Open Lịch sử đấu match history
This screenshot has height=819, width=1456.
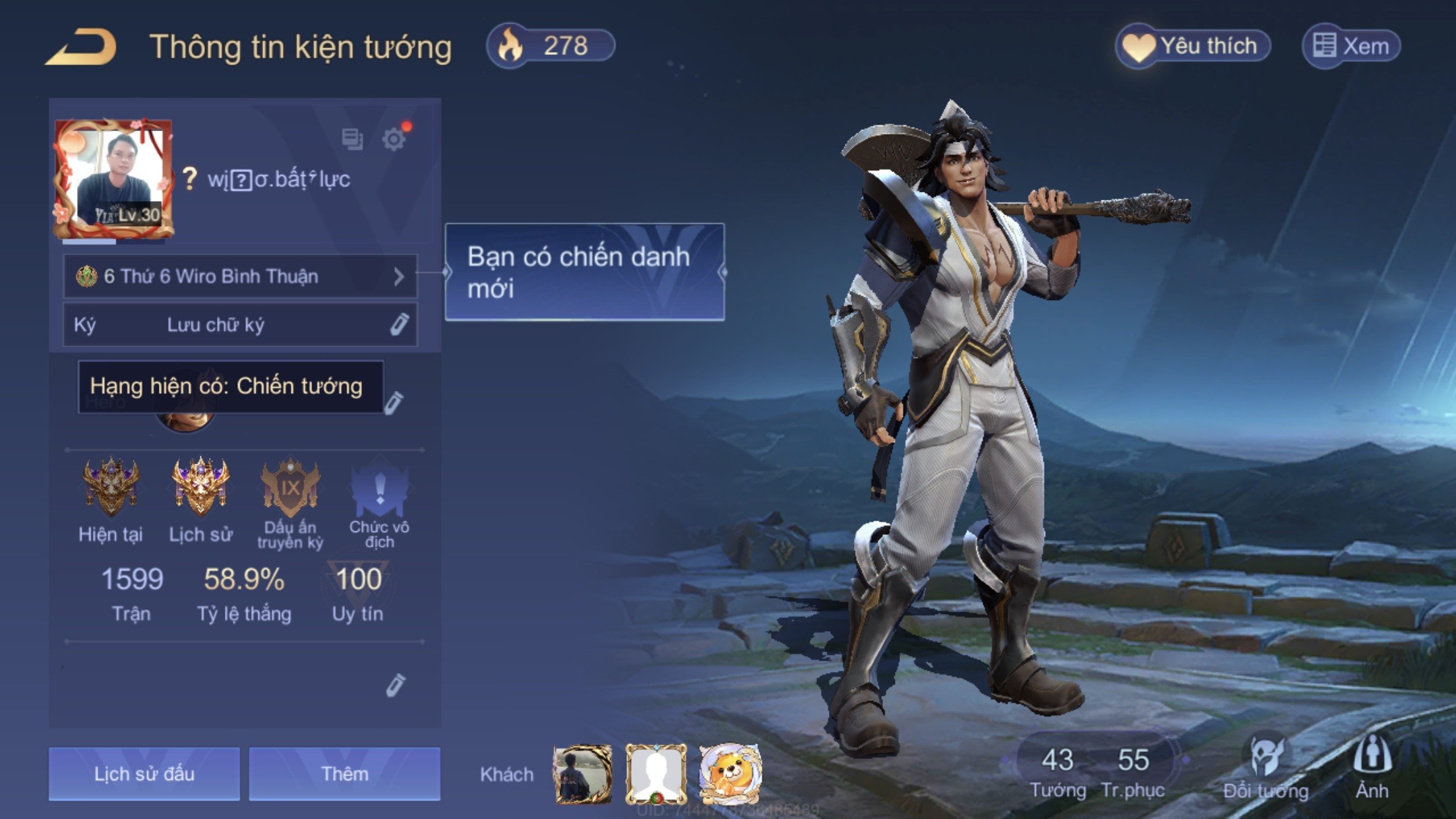pyautogui.click(x=144, y=773)
